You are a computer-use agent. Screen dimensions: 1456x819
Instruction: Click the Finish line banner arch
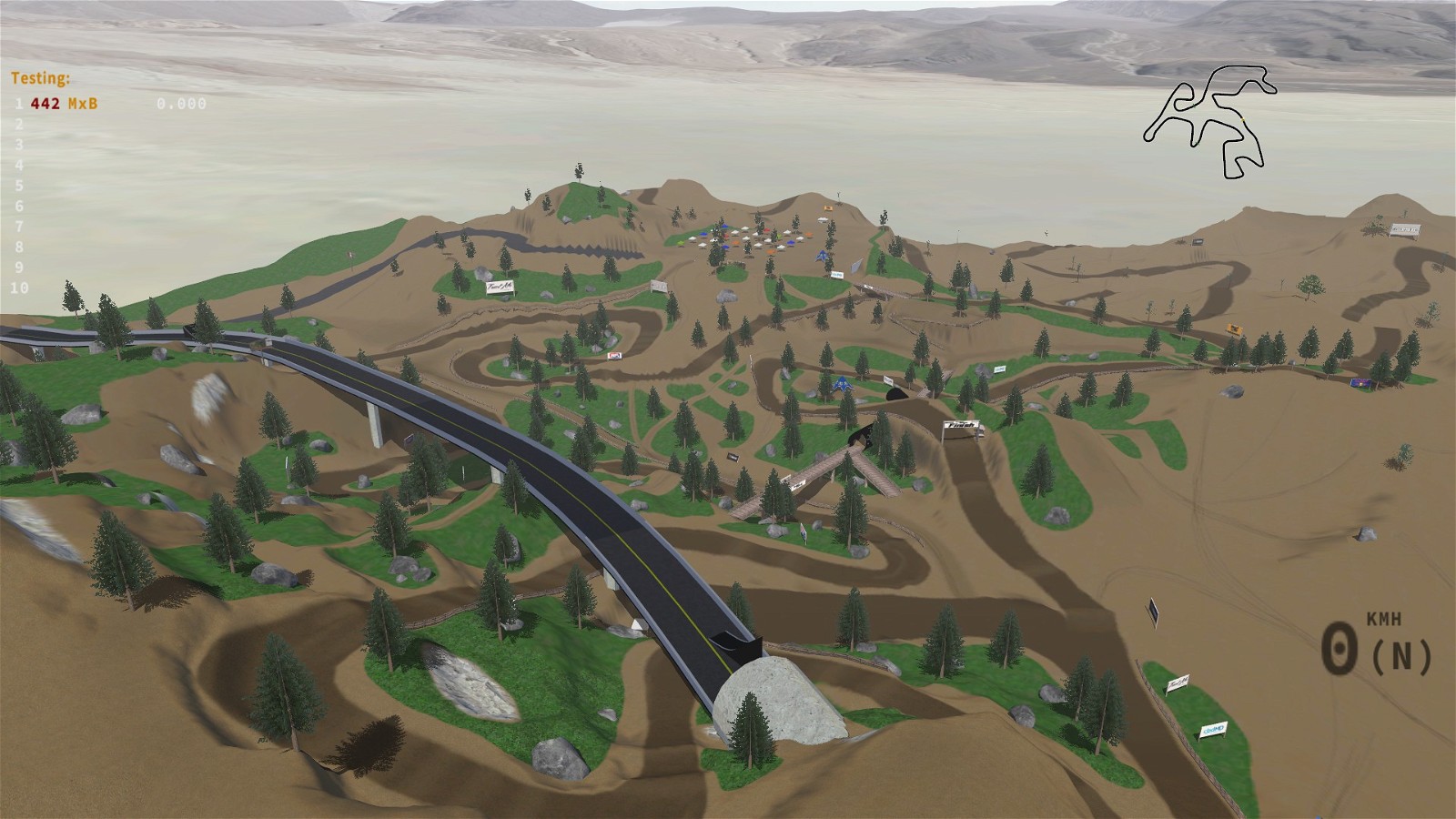[960, 425]
